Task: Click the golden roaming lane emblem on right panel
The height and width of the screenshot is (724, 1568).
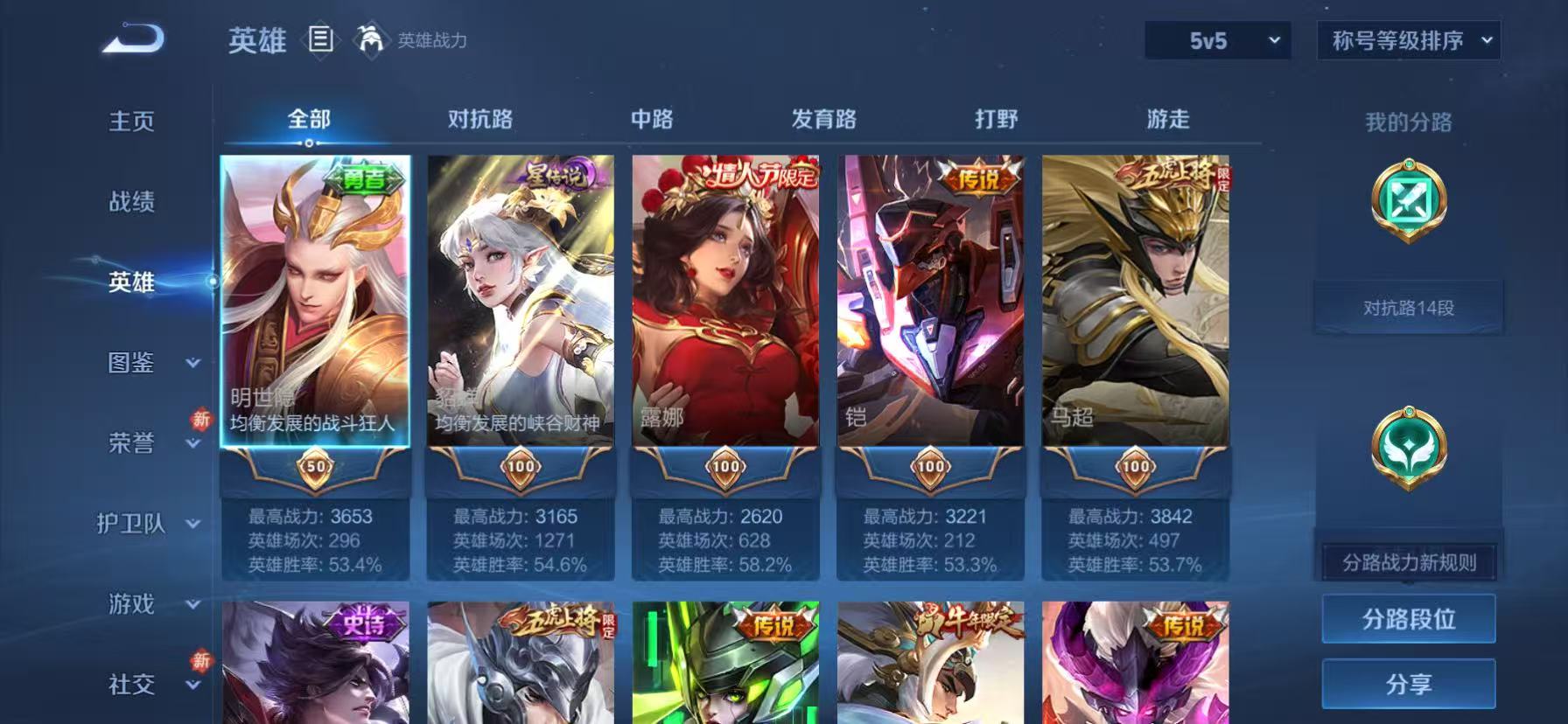Action: (x=1408, y=448)
